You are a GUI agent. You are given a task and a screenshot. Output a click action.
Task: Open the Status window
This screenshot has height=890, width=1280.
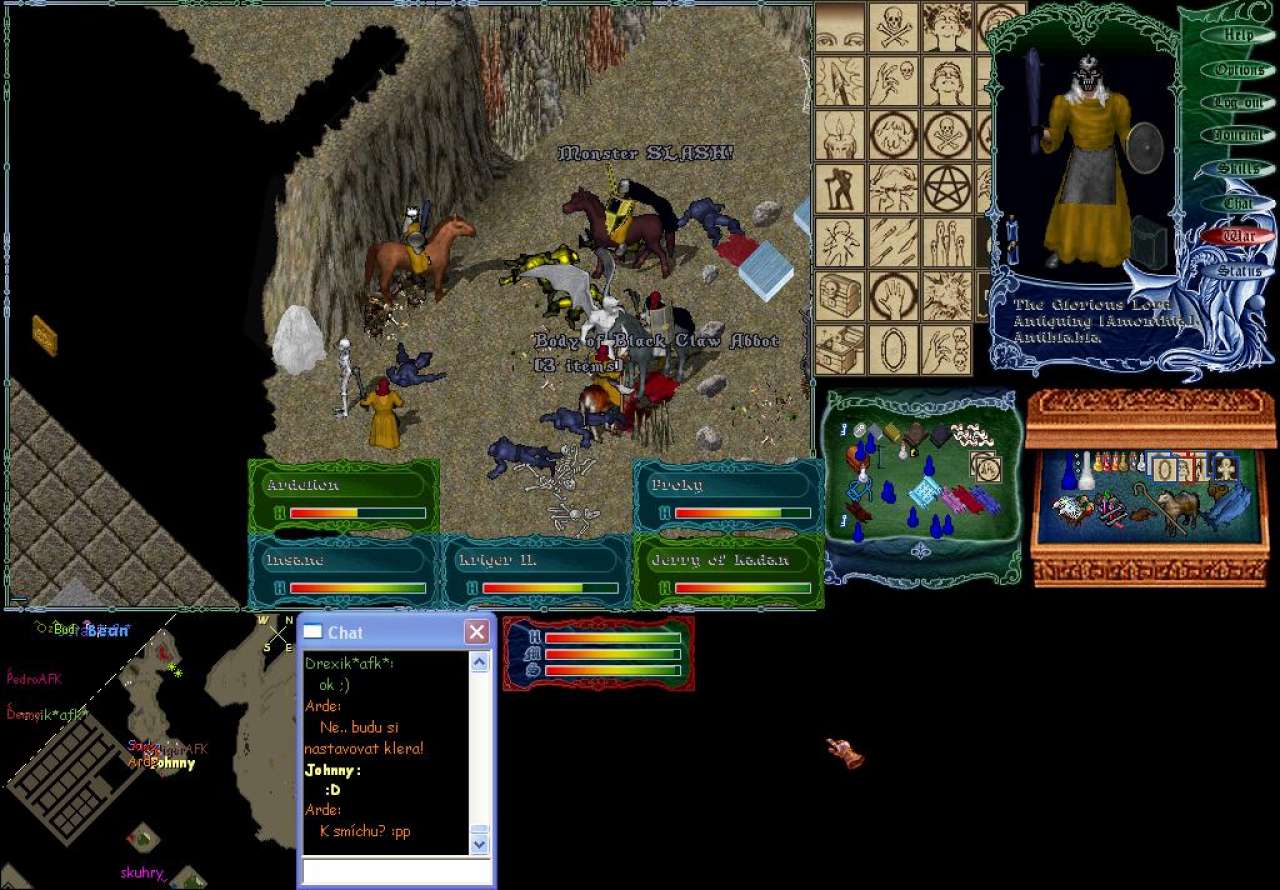1239,271
